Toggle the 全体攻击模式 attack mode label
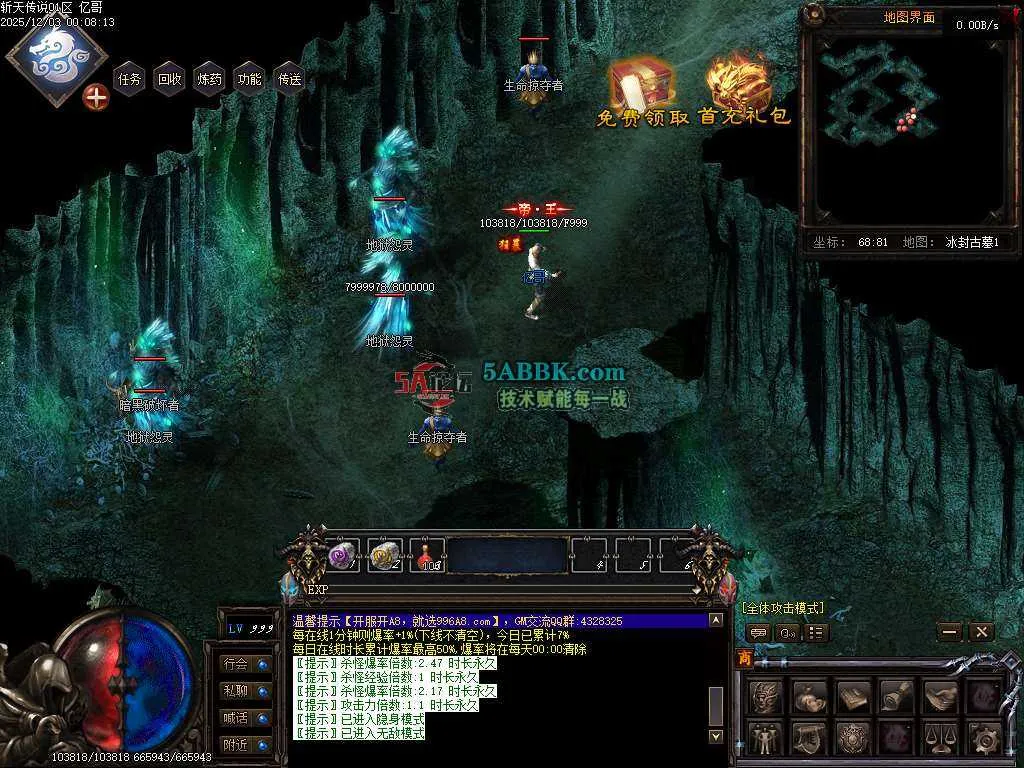This screenshot has height=768, width=1024. pyautogui.click(x=783, y=608)
